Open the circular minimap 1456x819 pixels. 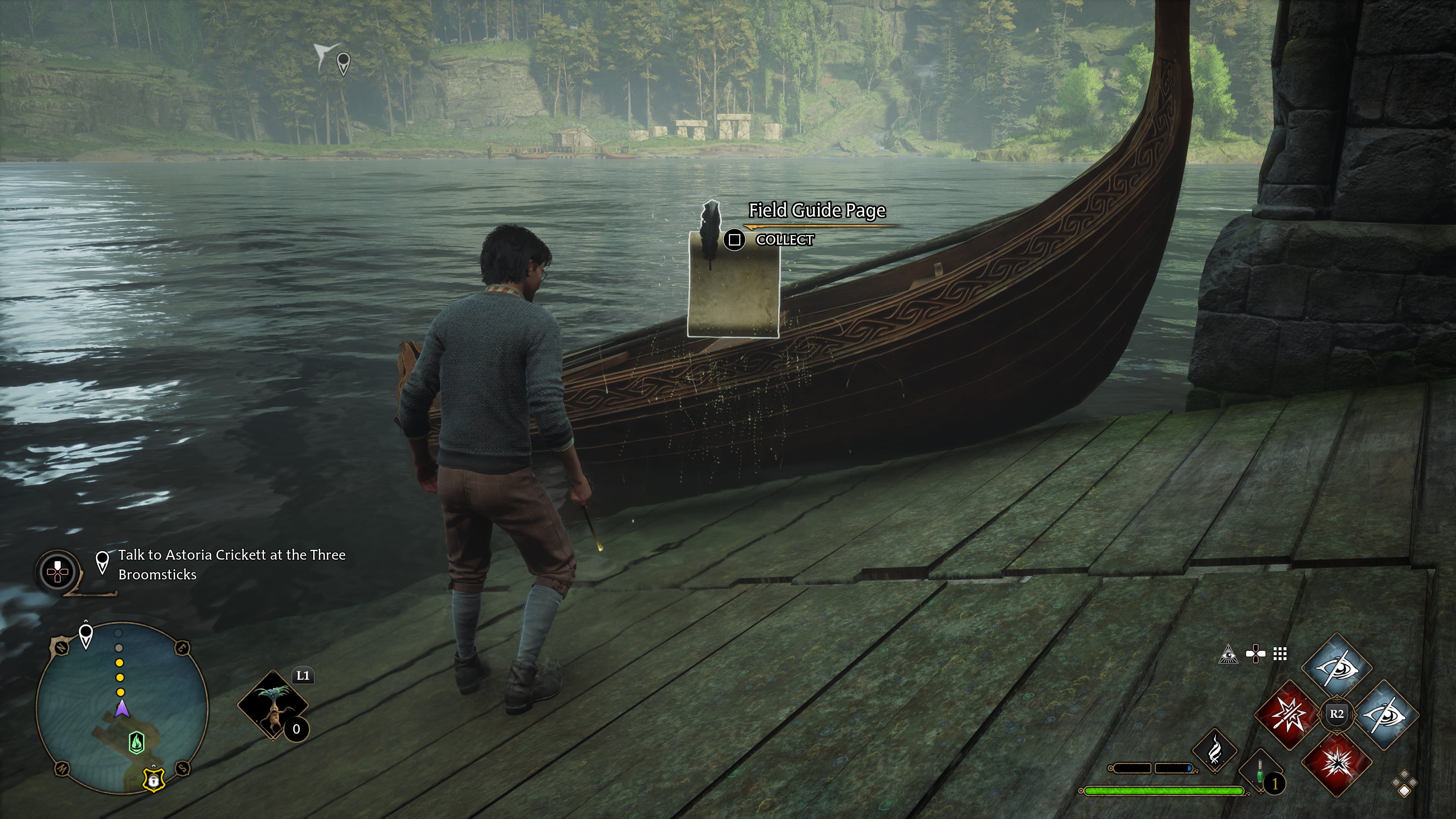(122, 708)
